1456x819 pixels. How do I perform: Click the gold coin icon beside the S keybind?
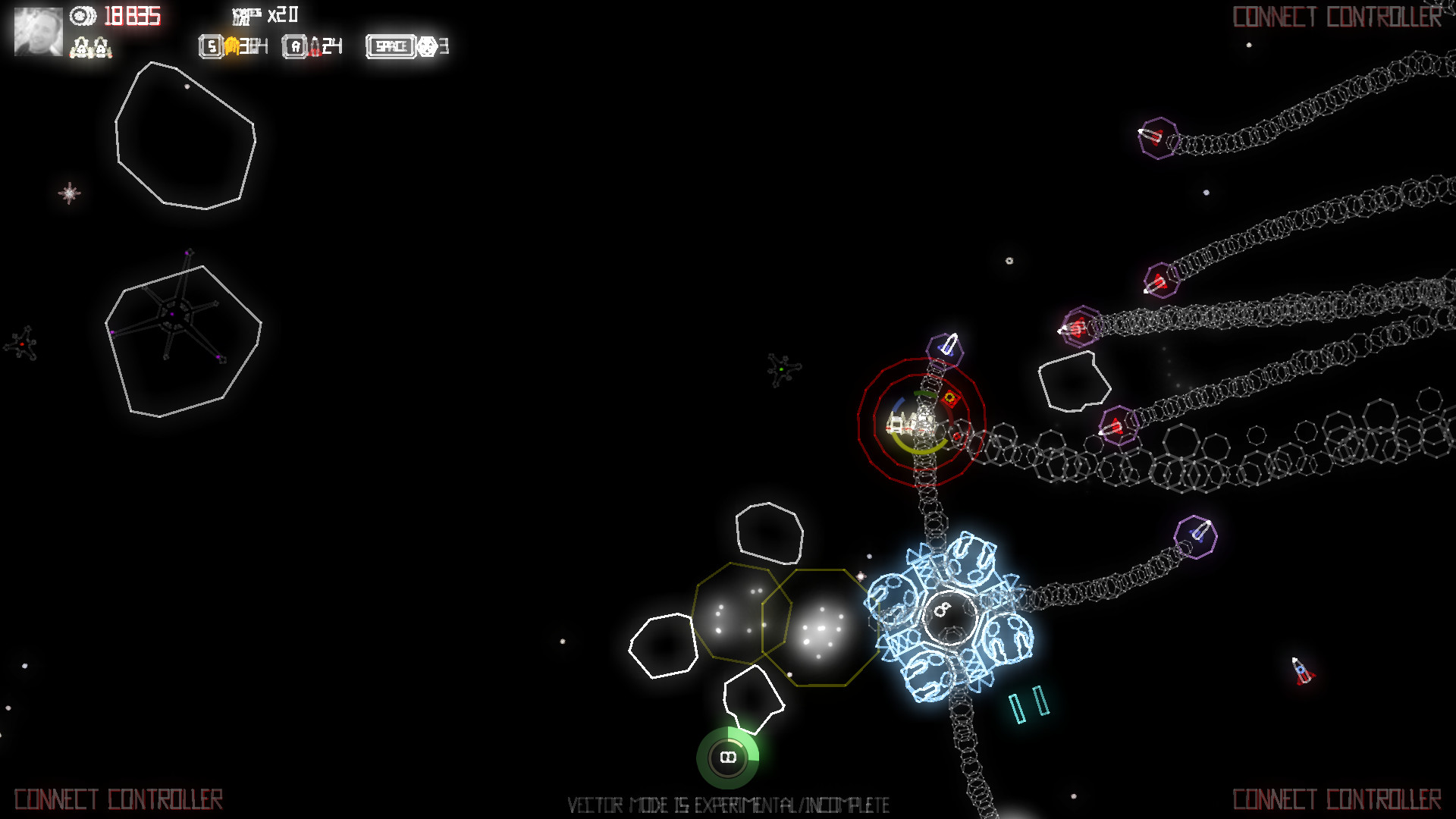[232, 46]
